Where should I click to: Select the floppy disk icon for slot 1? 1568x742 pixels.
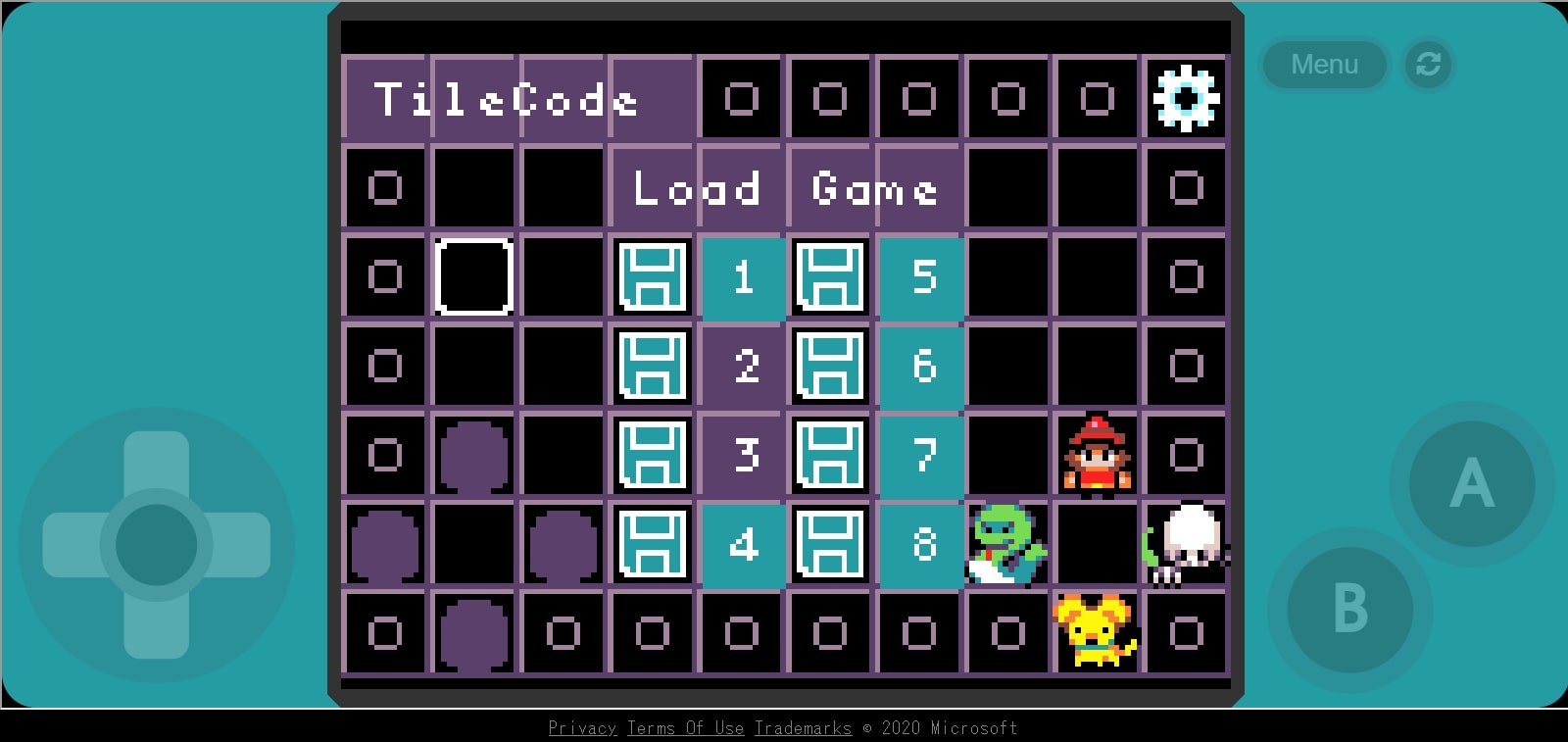[x=653, y=277]
